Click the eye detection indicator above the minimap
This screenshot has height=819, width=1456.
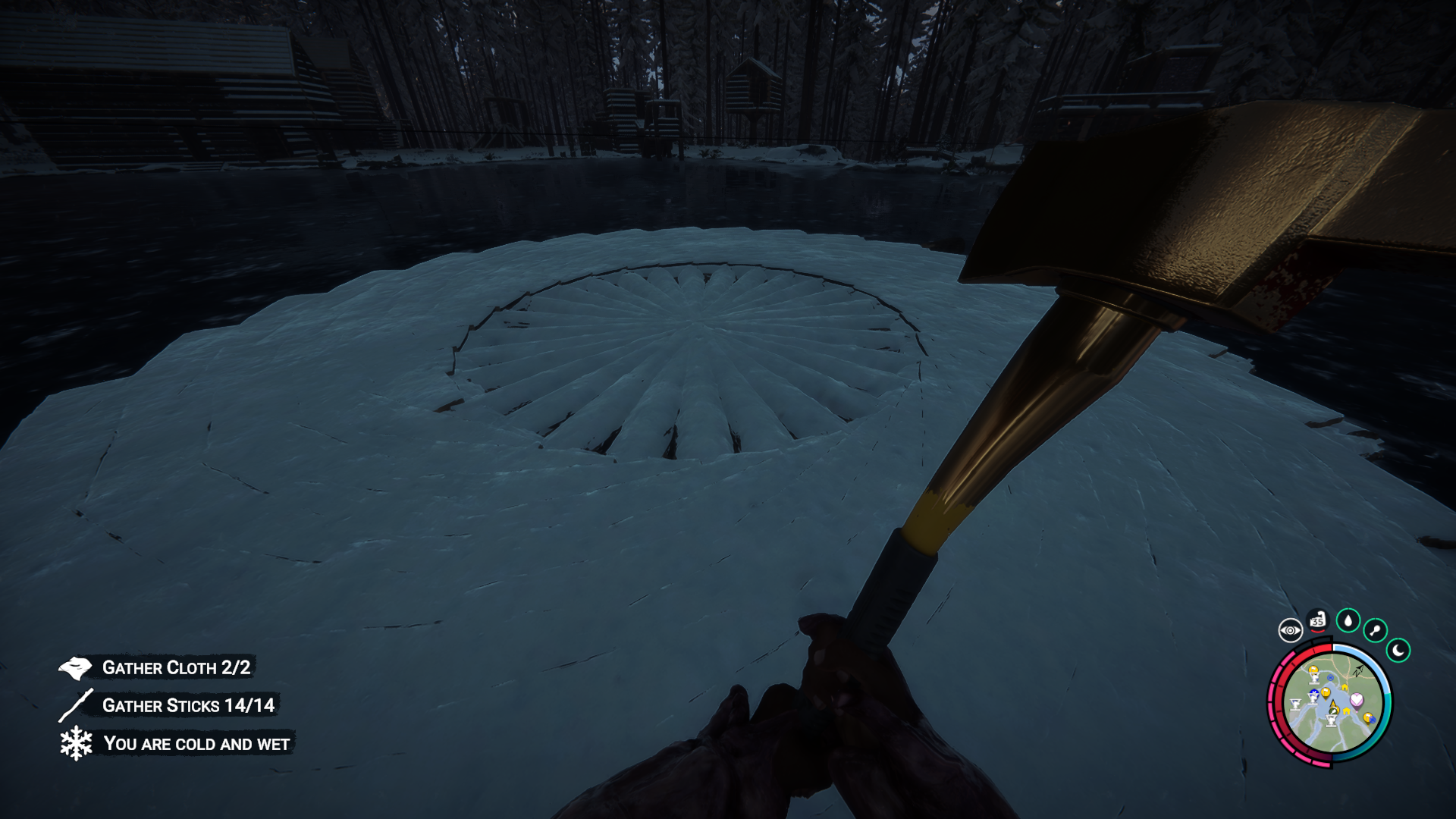click(x=1291, y=630)
